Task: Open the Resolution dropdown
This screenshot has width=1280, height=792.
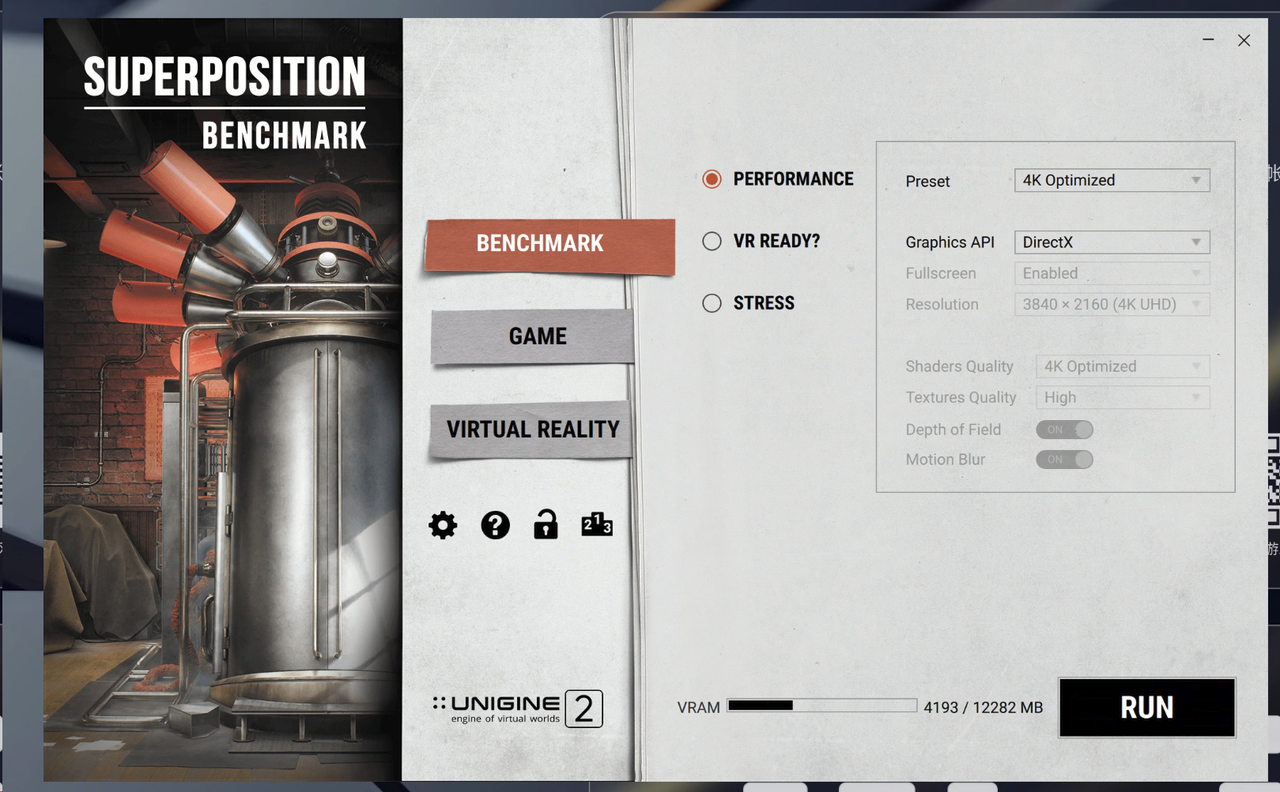Action: coord(1111,304)
